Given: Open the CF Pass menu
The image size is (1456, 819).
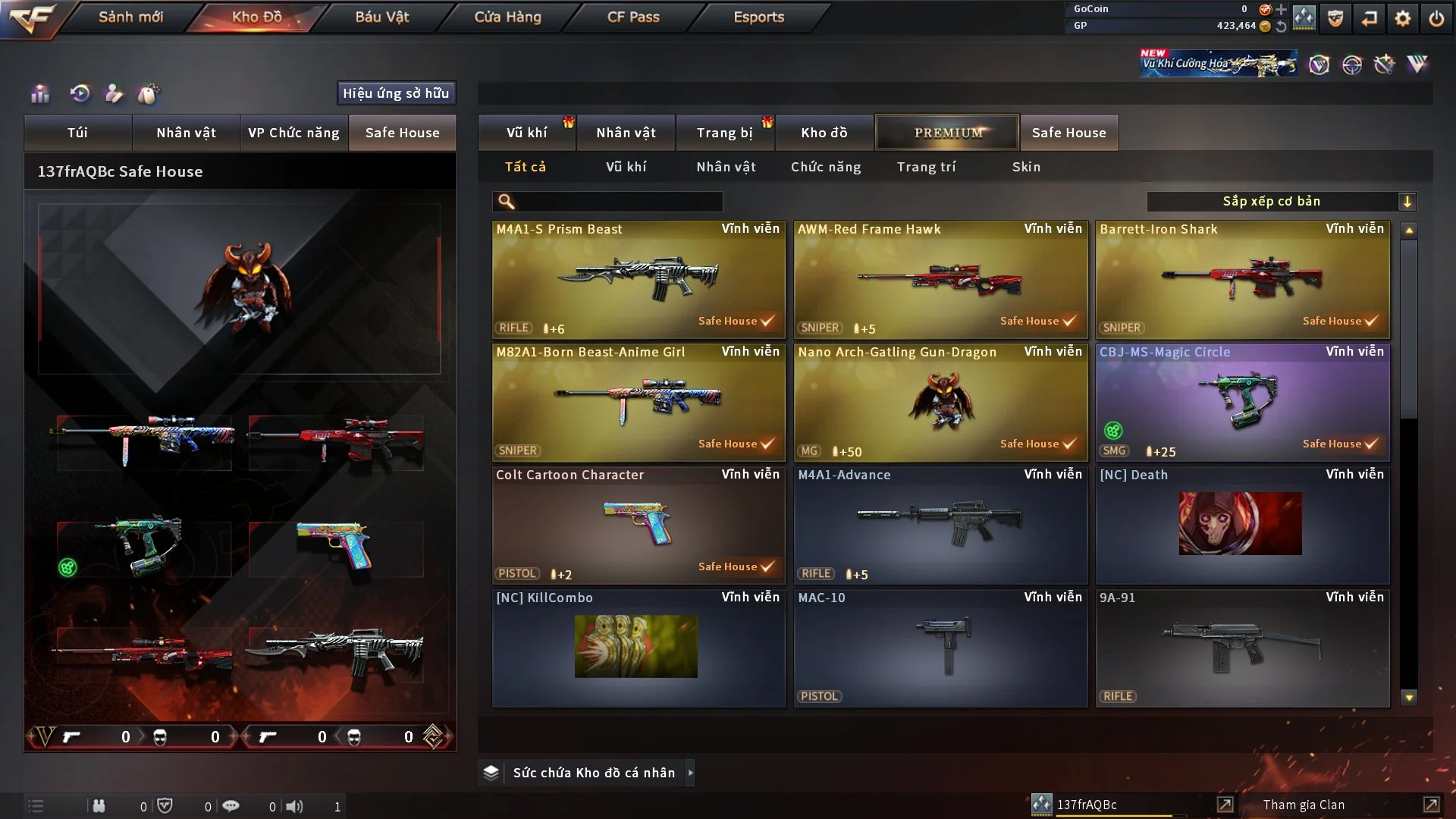Looking at the screenshot, I should point(633,17).
